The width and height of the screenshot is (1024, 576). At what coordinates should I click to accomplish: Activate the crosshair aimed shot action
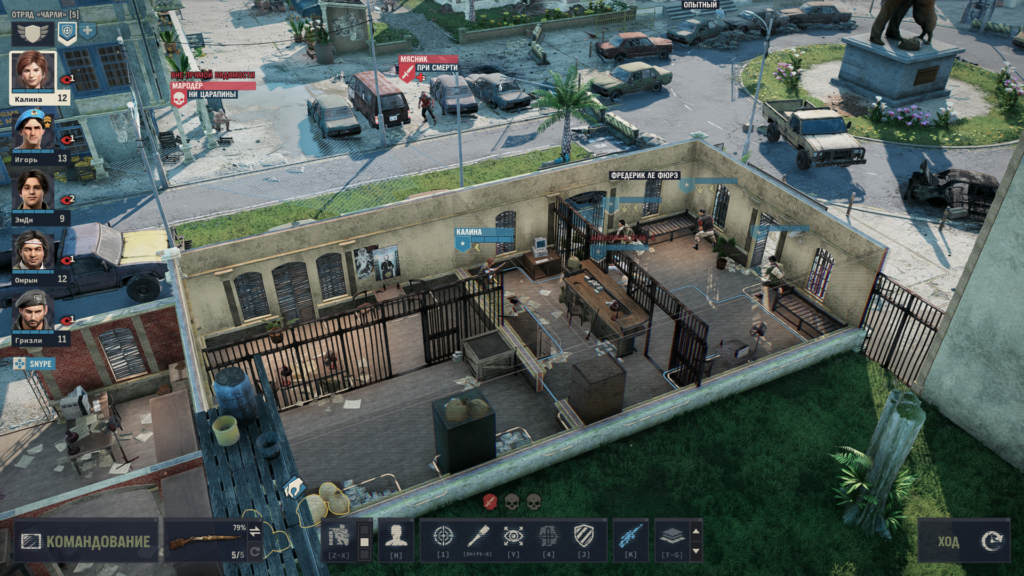click(x=443, y=536)
